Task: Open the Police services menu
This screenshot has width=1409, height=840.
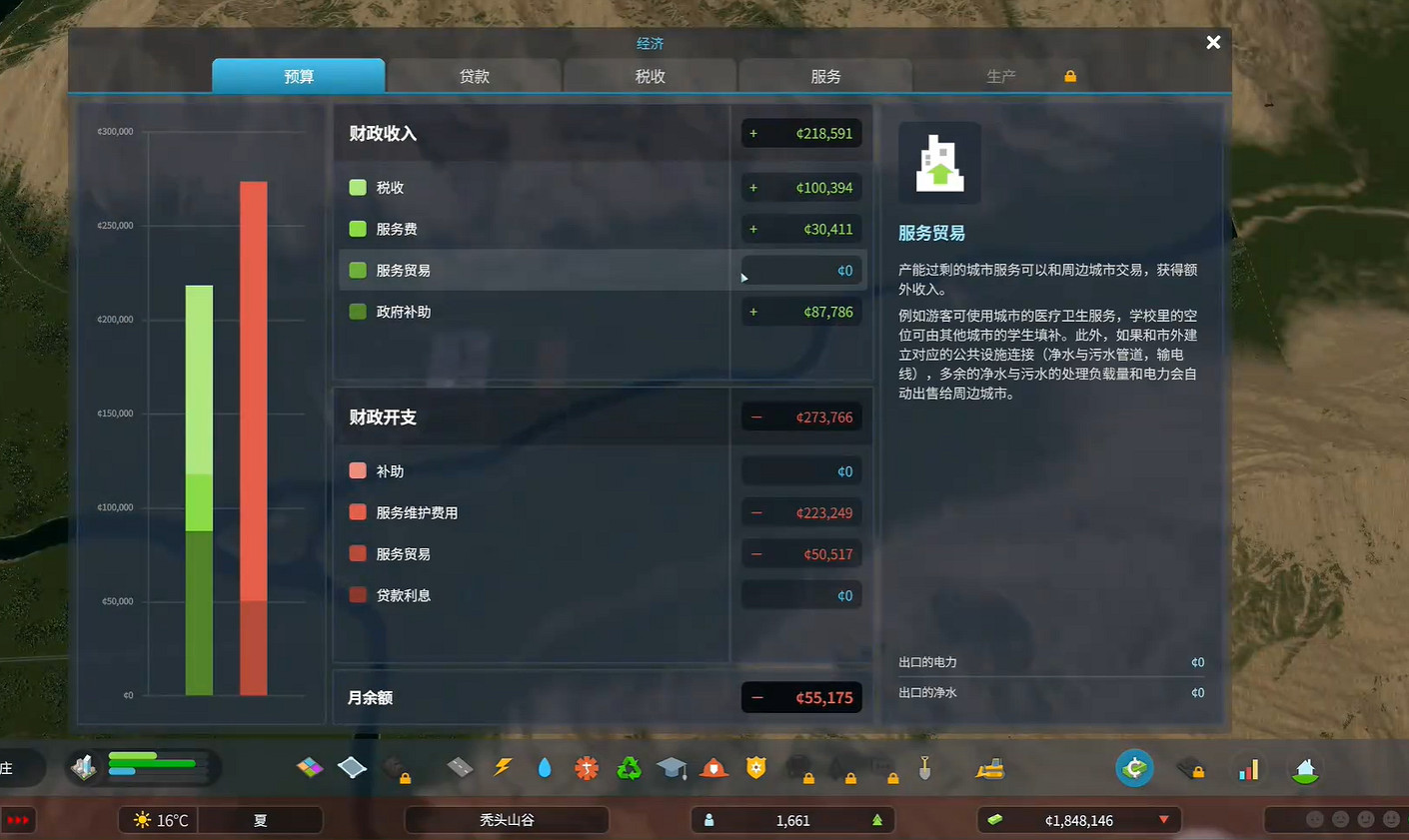Action: click(x=754, y=768)
